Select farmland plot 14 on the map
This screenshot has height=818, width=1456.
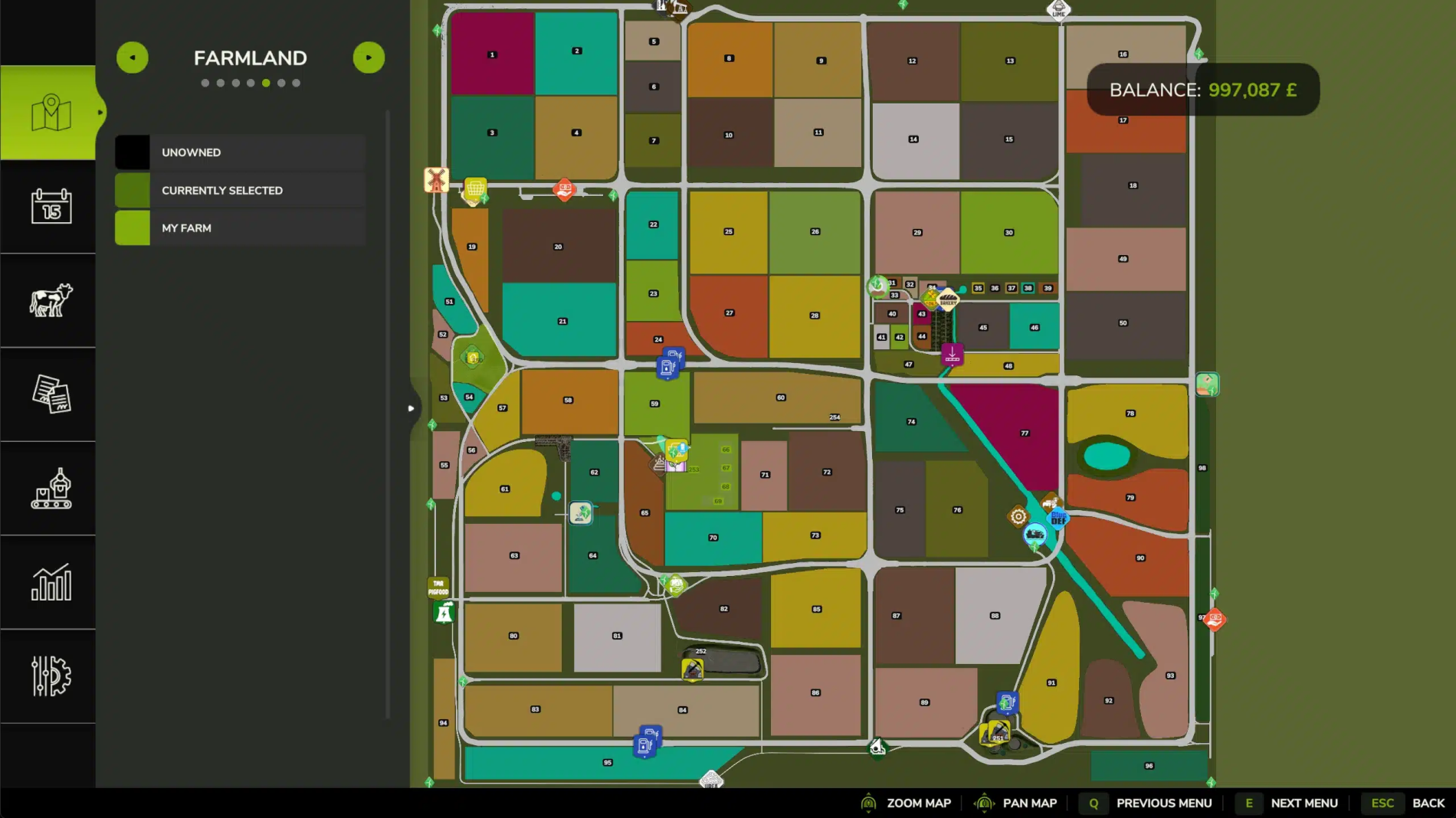point(914,140)
